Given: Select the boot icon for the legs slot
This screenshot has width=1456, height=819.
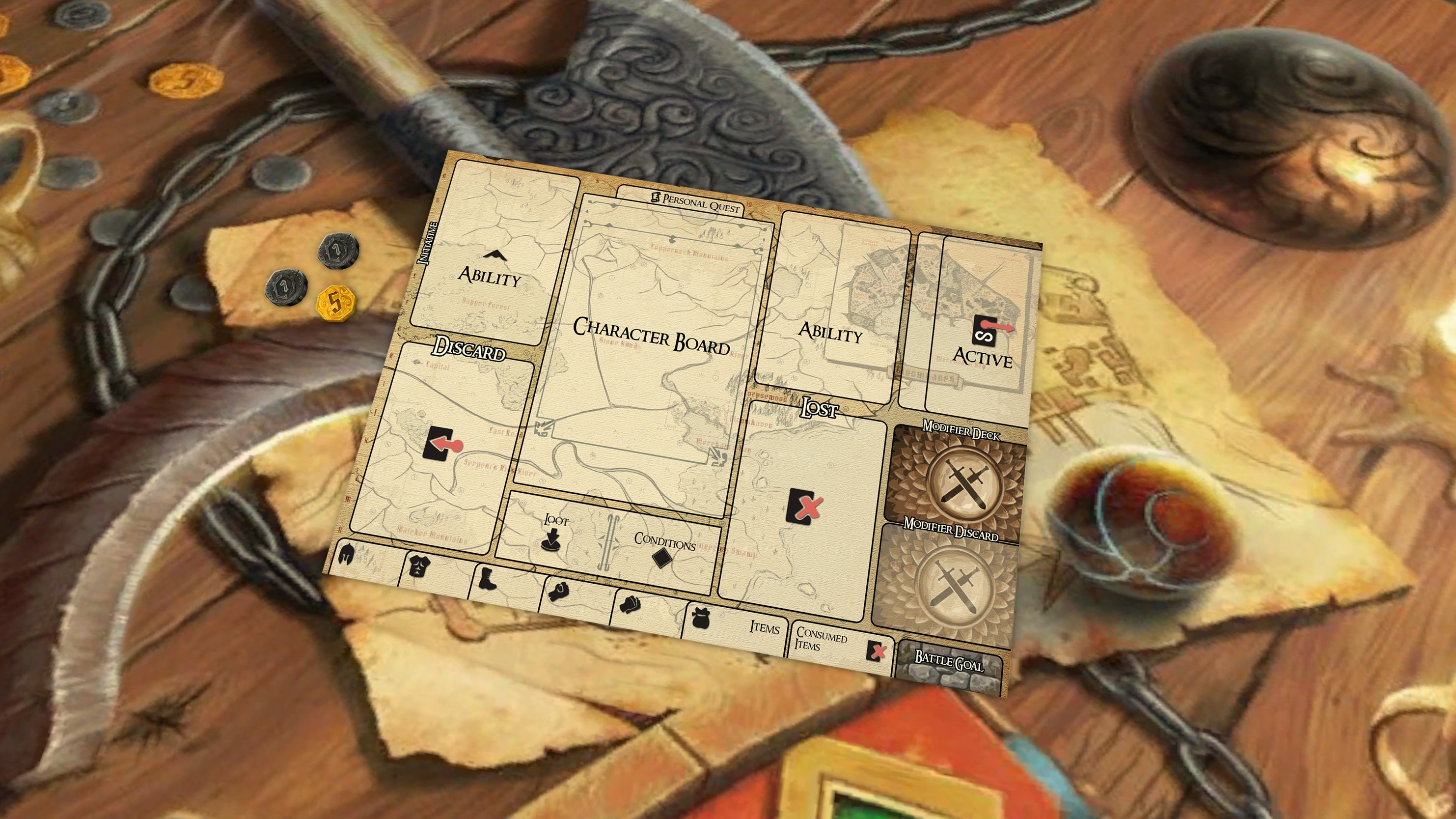Looking at the screenshot, I should click(488, 581).
